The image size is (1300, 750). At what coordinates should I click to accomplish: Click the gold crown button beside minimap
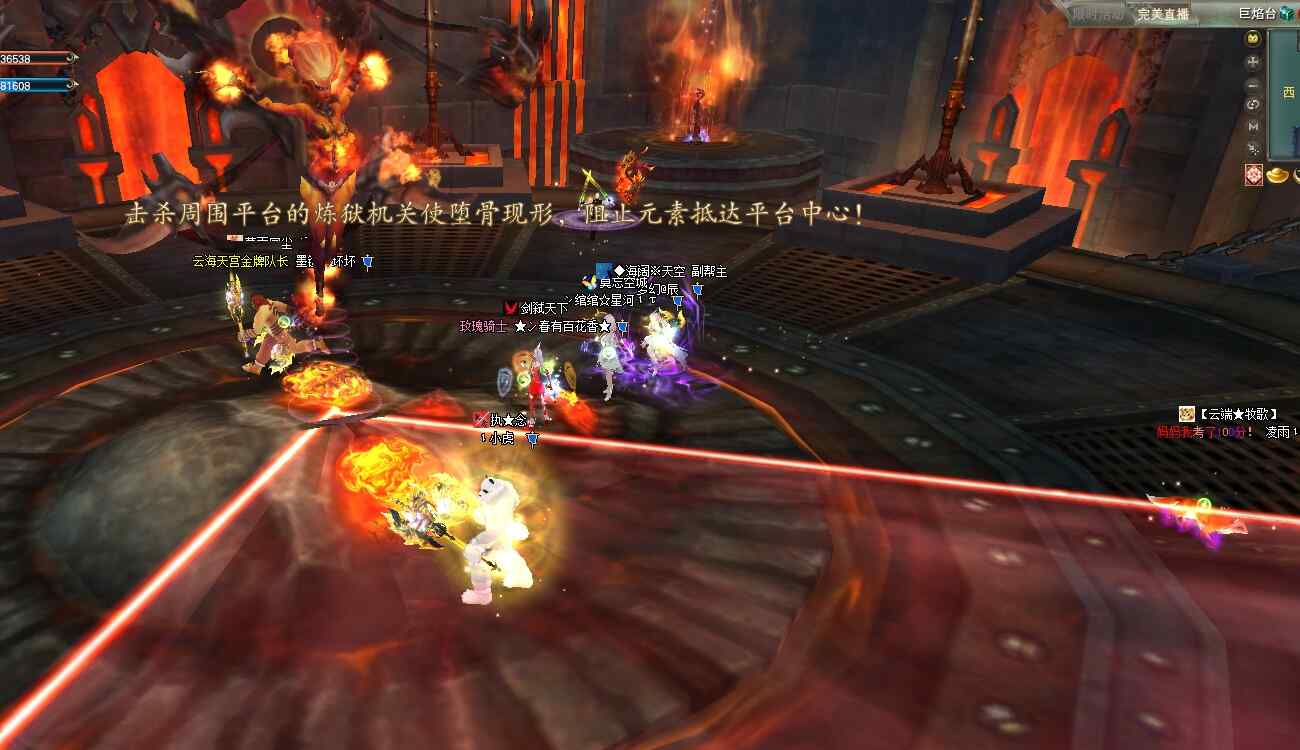1253,39
